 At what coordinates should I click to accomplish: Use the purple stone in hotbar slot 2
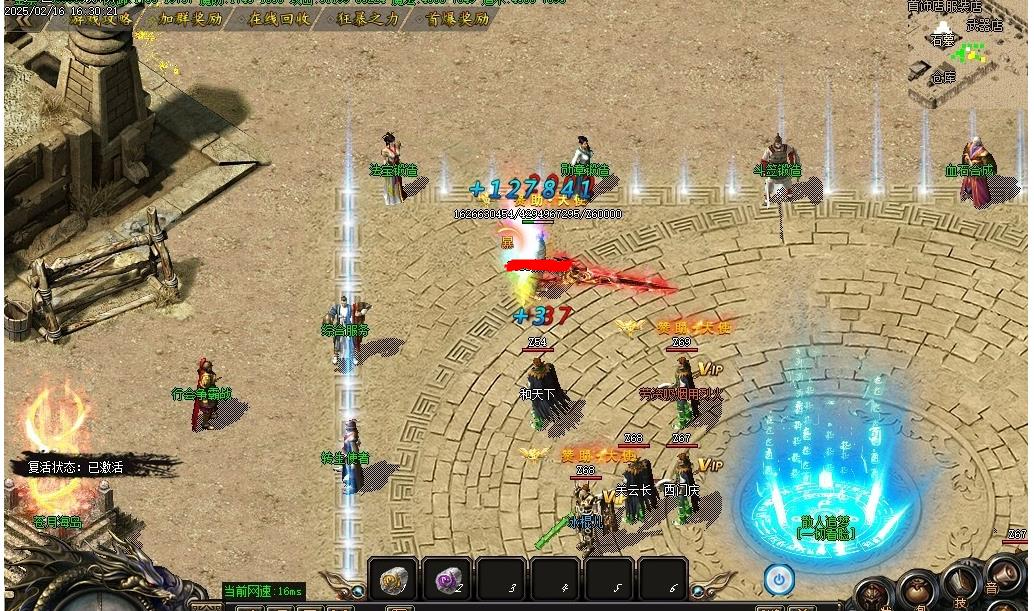[x=447, y=580]
